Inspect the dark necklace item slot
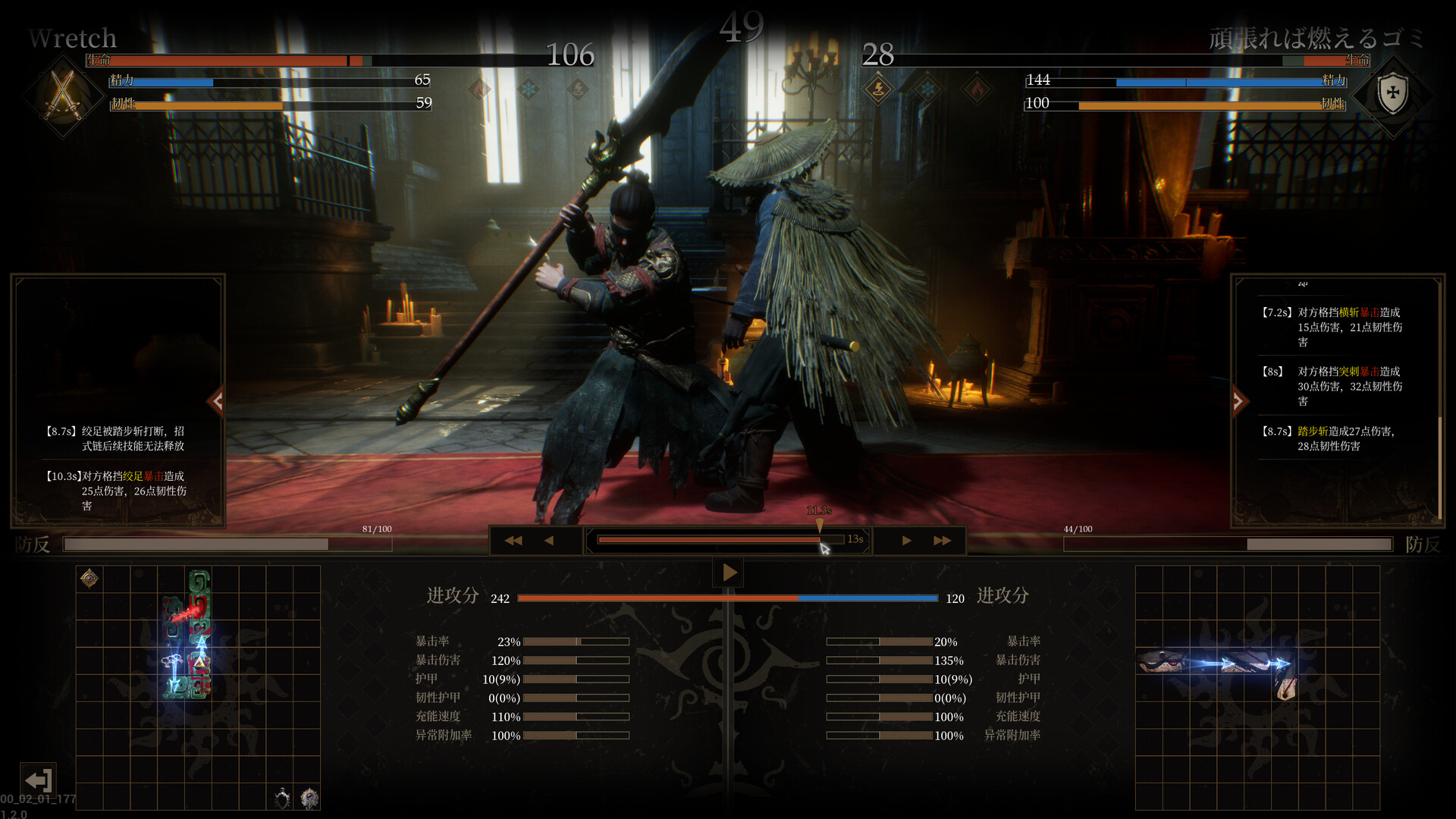 coord(282,798)
